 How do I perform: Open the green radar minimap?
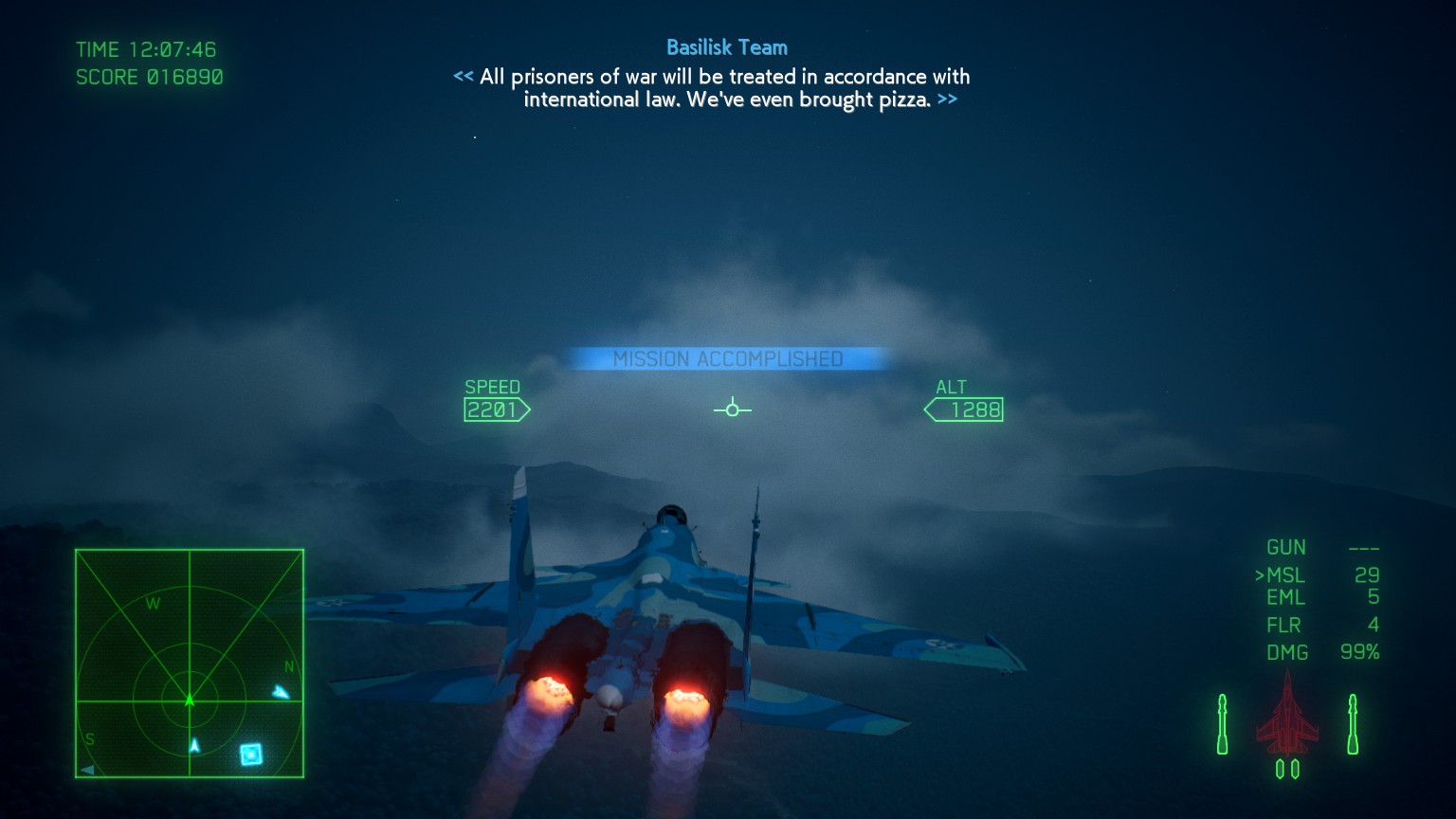tap(190, 664)
